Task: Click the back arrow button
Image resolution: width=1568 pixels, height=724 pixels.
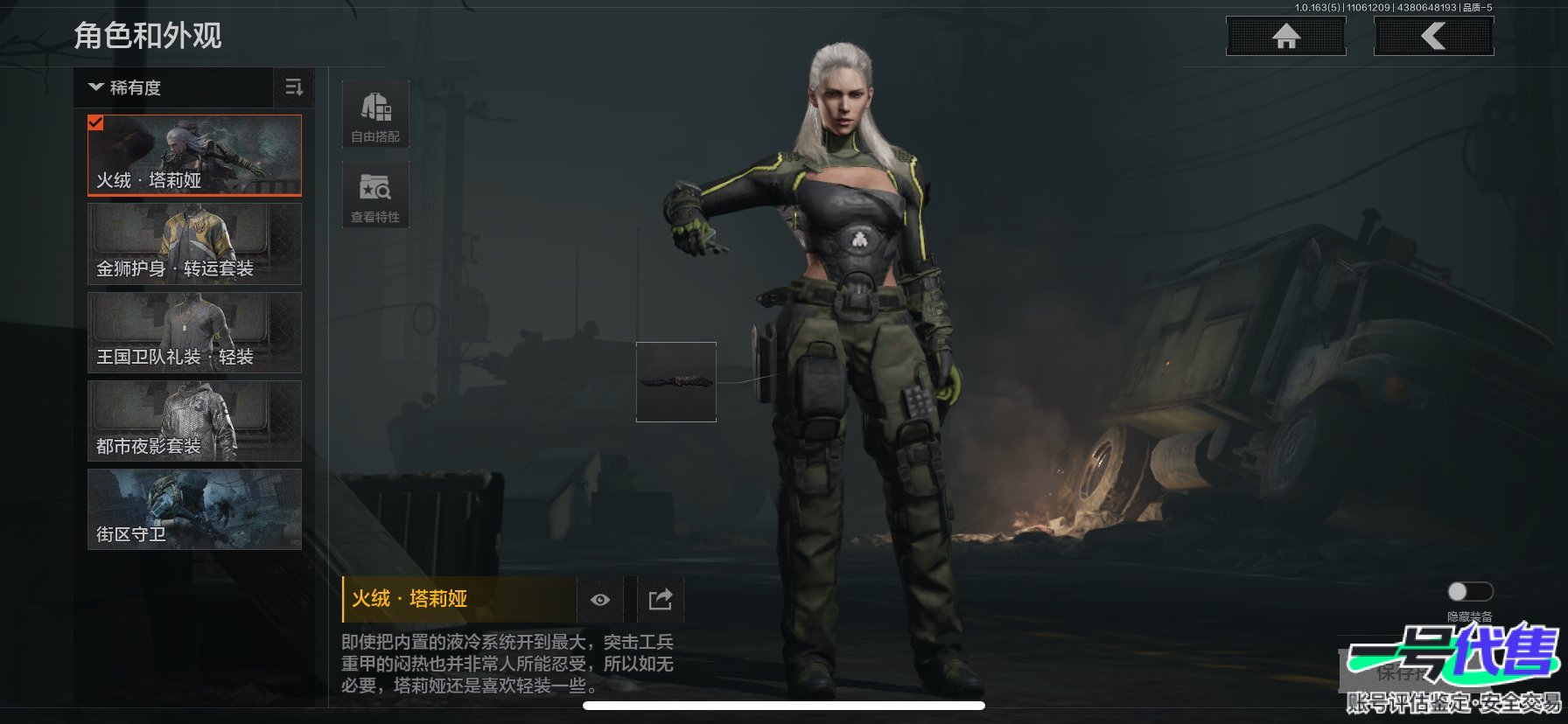Action: point(1433,36)
